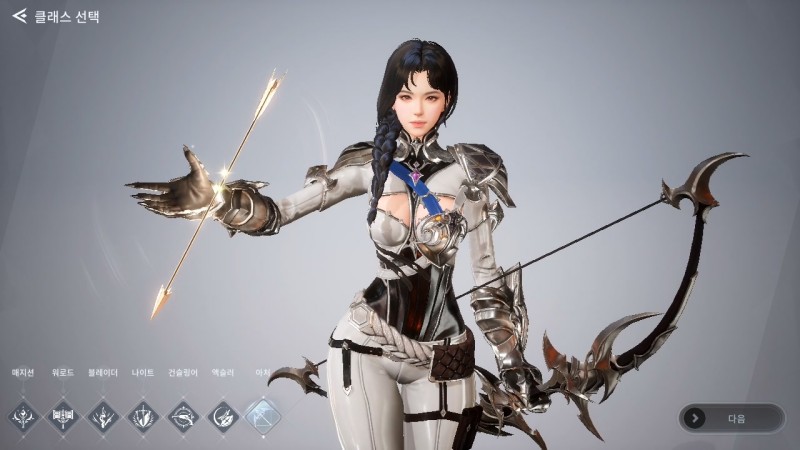Go back from the 클래스 선택 screen

coord(19,16)
